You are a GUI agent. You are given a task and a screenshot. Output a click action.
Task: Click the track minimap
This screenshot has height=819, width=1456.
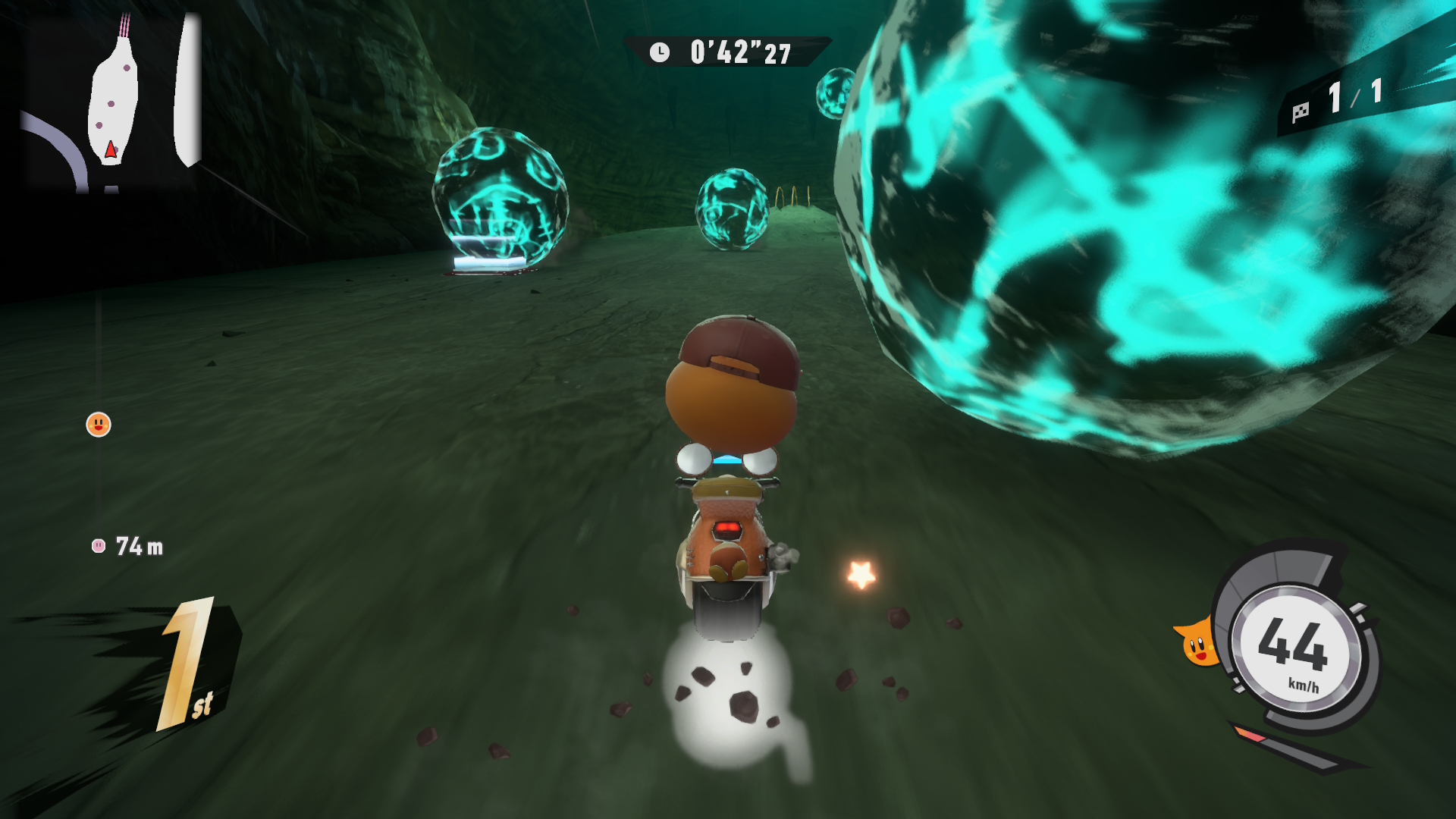pyautogui.click(x=111, y=102)
